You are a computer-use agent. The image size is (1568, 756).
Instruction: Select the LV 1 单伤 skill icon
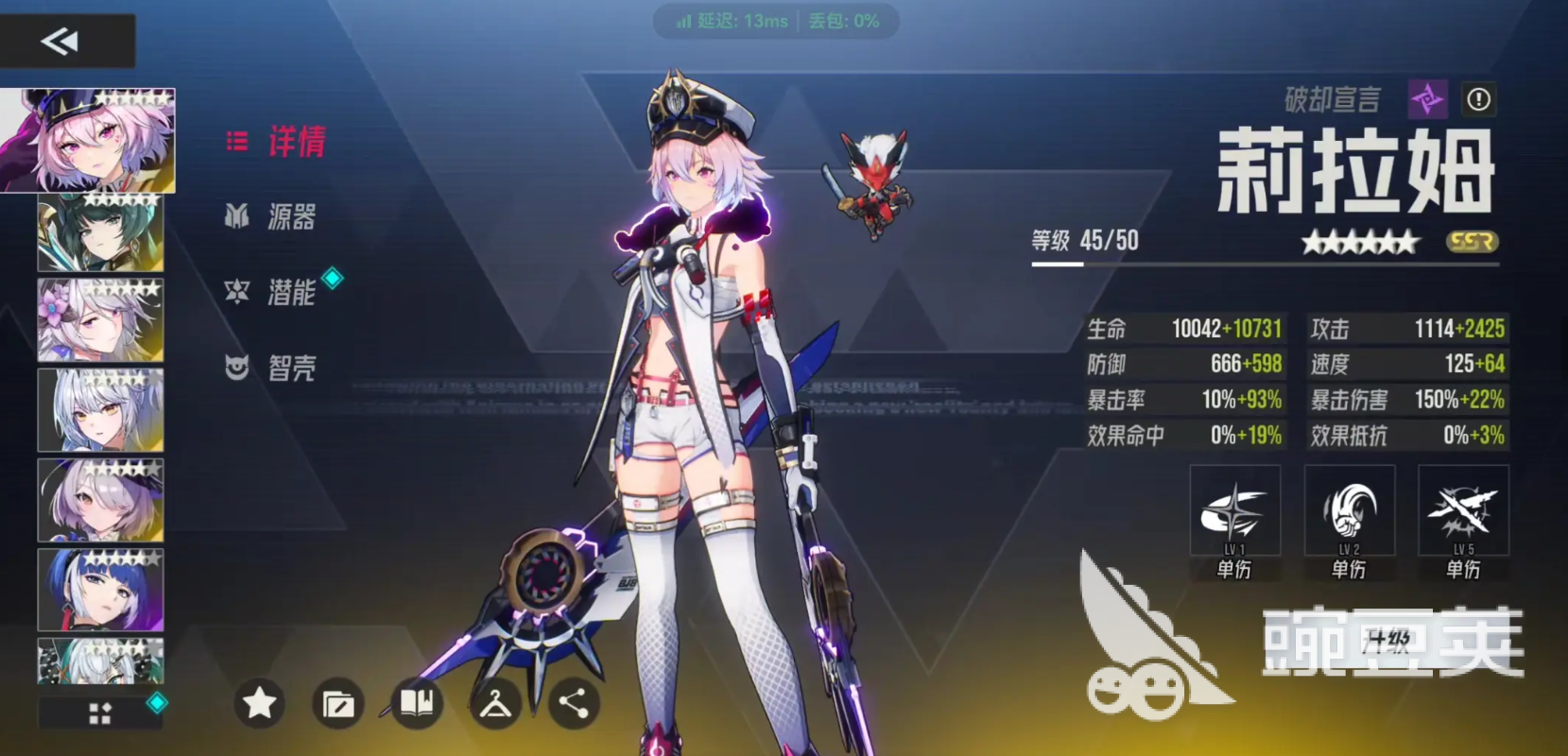[1234, 510]
